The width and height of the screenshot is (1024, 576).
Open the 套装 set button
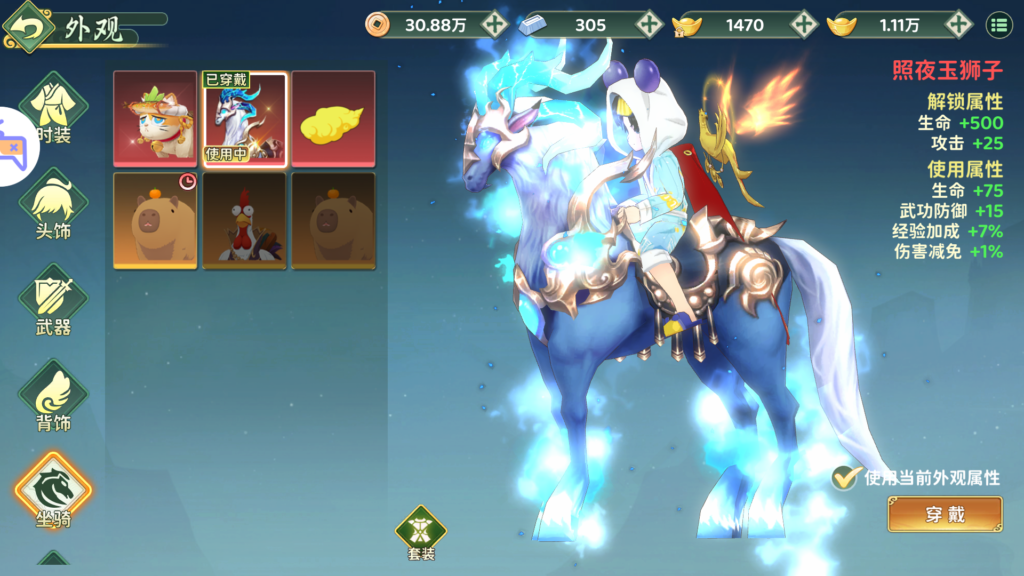point(421,532)
